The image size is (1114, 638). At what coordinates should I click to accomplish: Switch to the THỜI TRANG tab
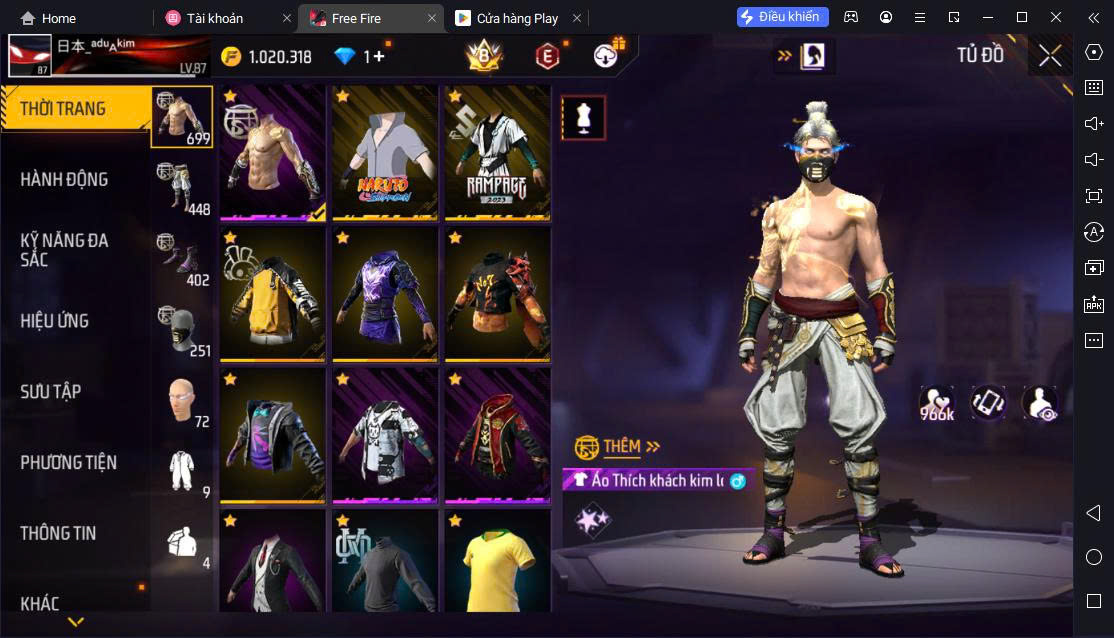(64, 109)
